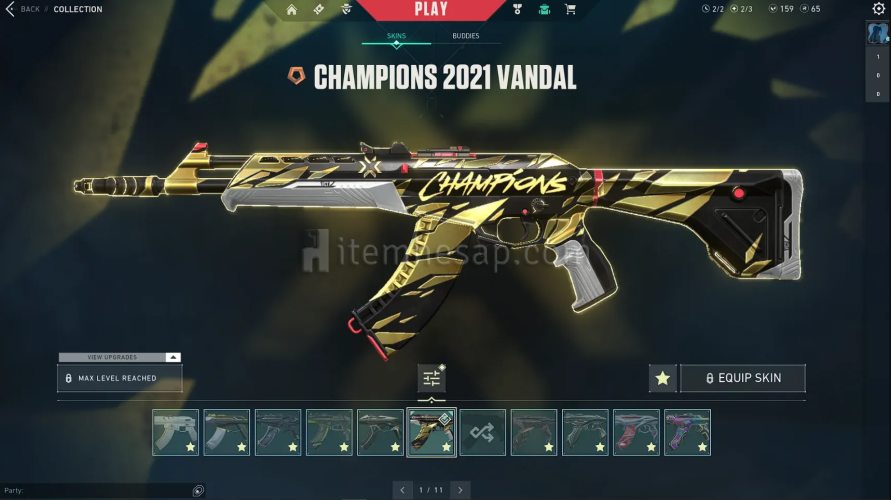Viewport: 891px width, 500px height.
Task: Switch to the Buddies tab
Action: point(465,36)
